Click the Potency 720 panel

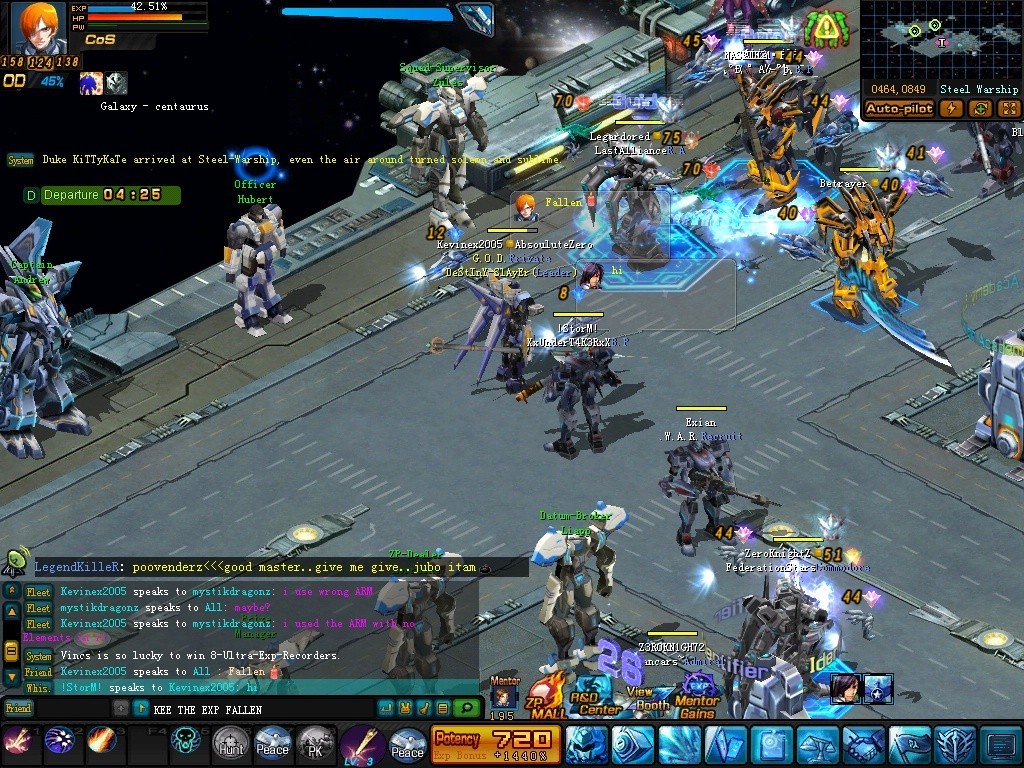click(x=494, y=745)
